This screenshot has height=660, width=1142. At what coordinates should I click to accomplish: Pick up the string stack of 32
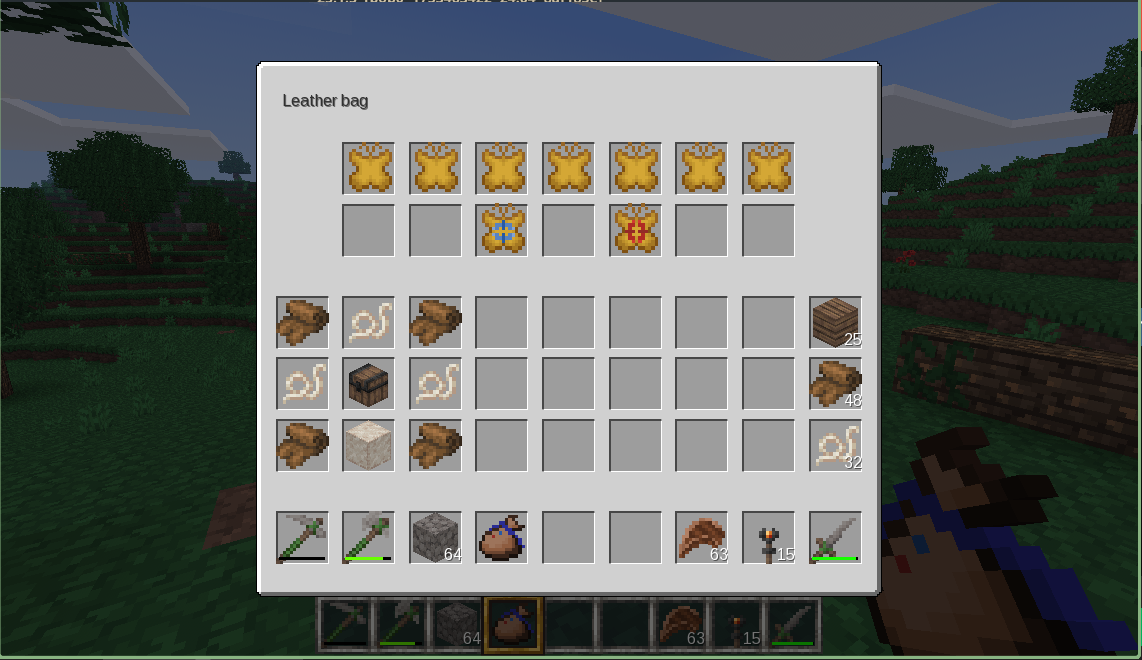pyautogui.click(x=835, y=445)
